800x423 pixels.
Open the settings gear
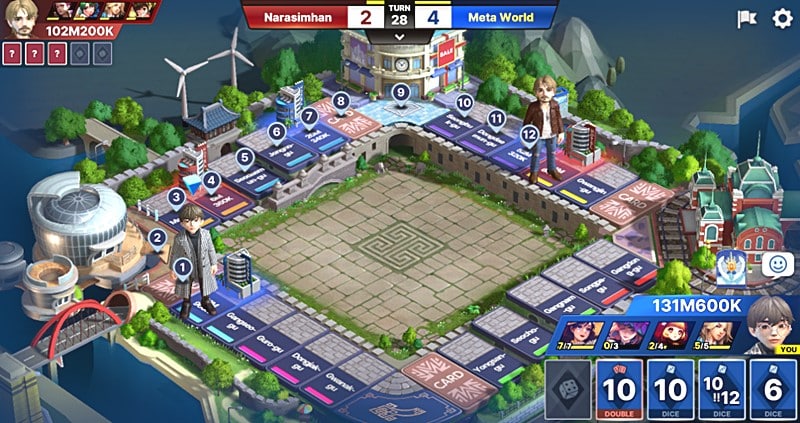tap(782, 18)
